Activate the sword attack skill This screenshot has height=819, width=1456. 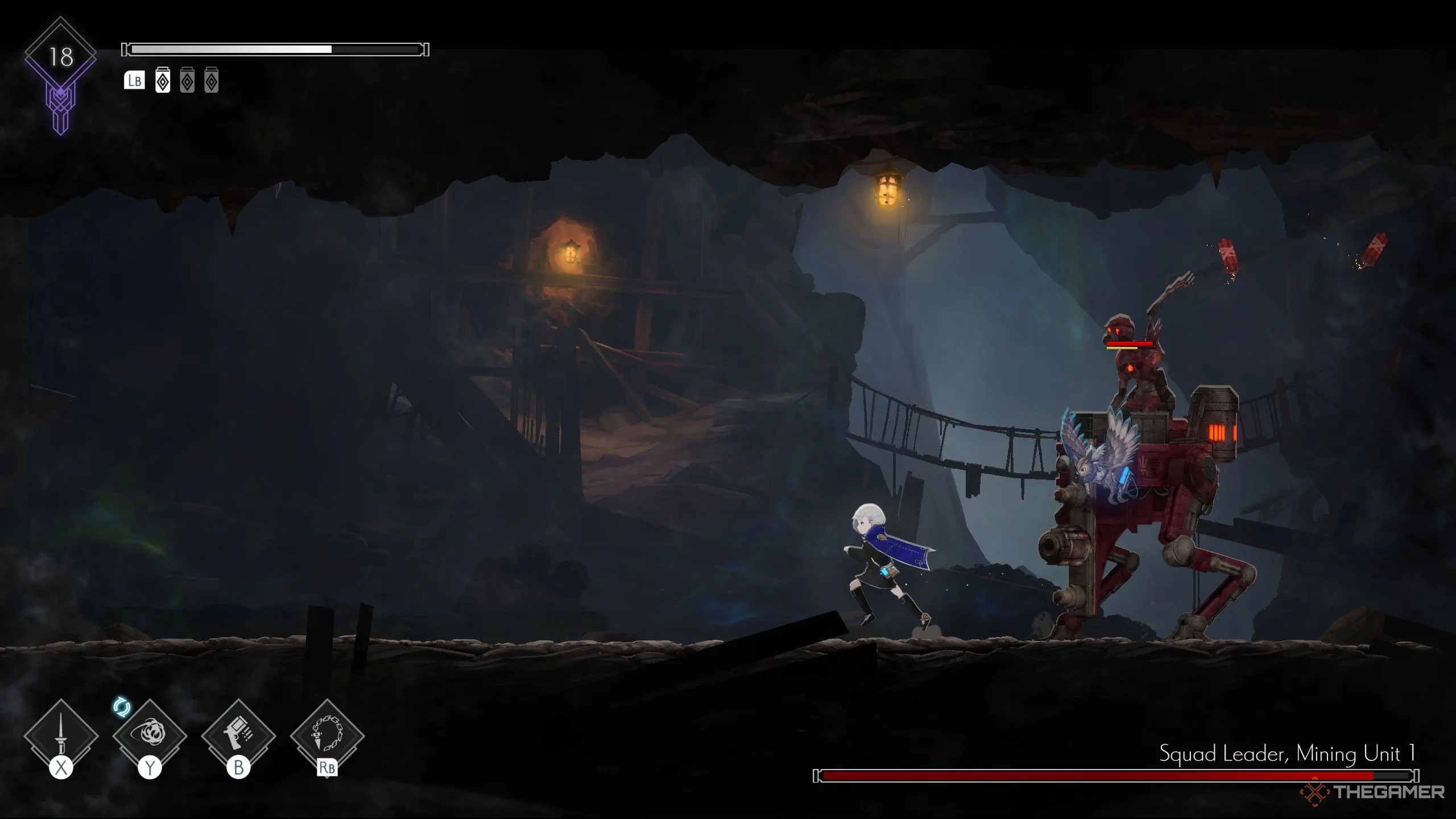pyautogui.click(x=61, y=735)
